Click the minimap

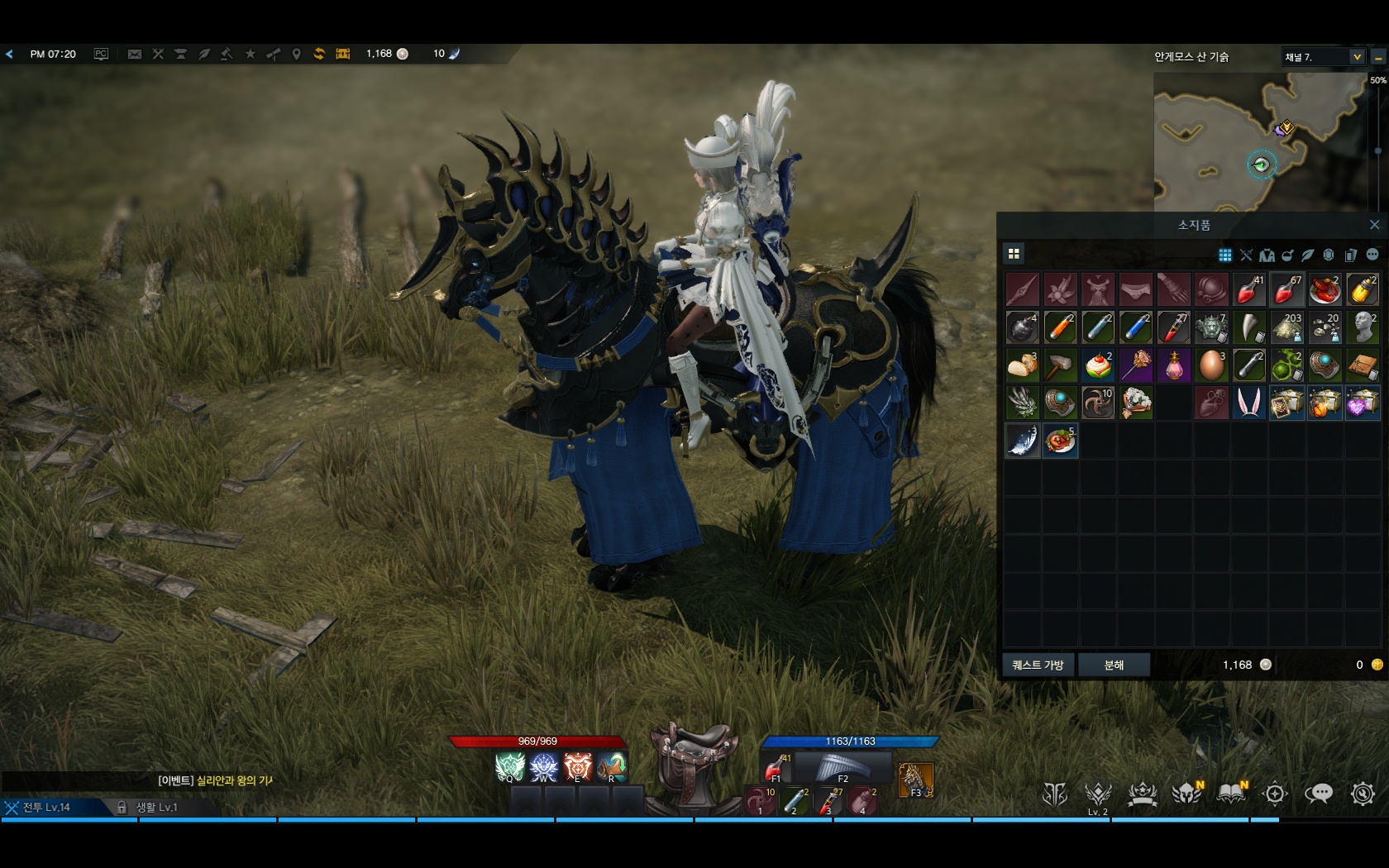coord(1259,141)
